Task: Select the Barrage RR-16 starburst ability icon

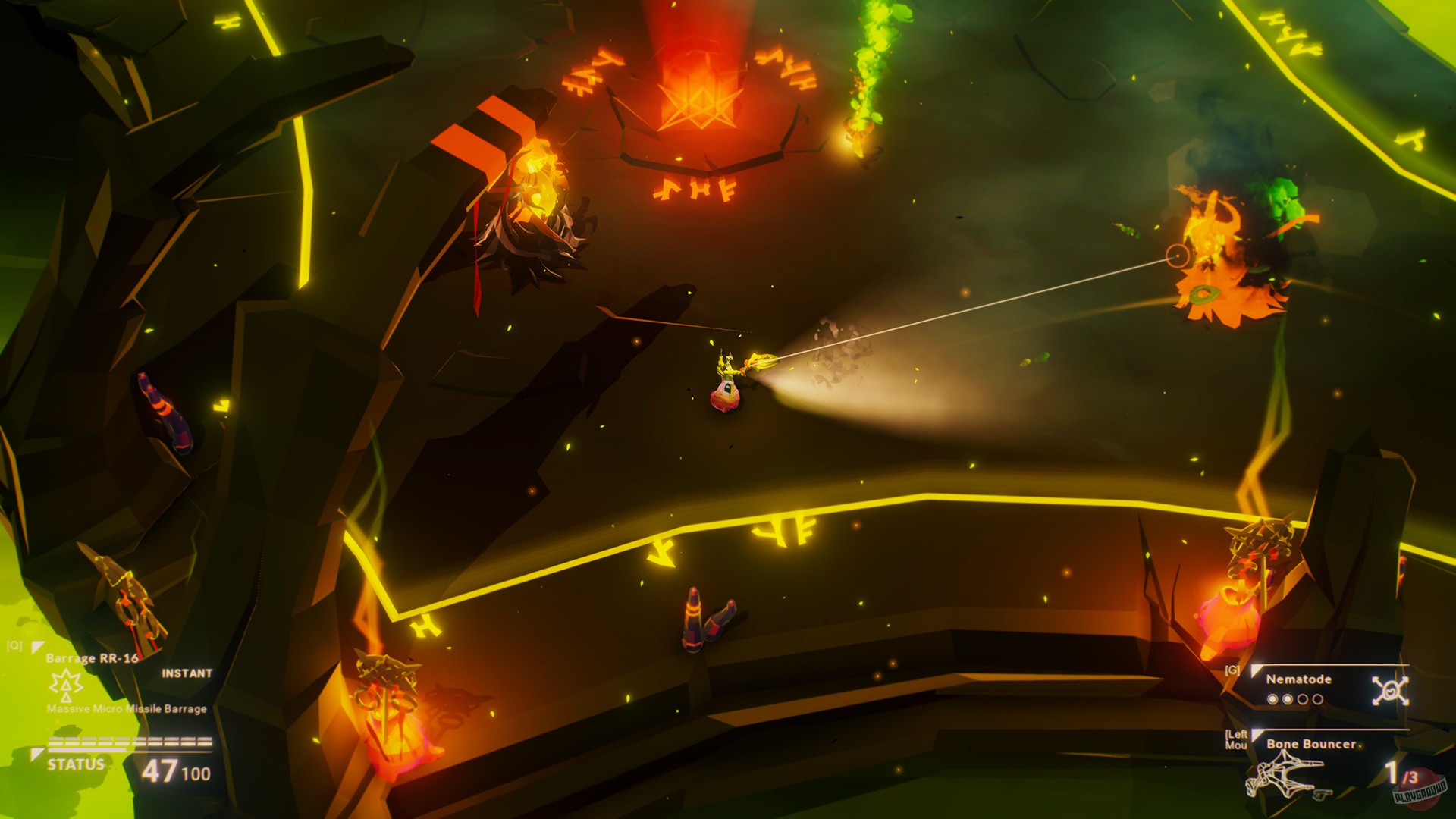Action: pyautogui.click(x=66, y=686)
